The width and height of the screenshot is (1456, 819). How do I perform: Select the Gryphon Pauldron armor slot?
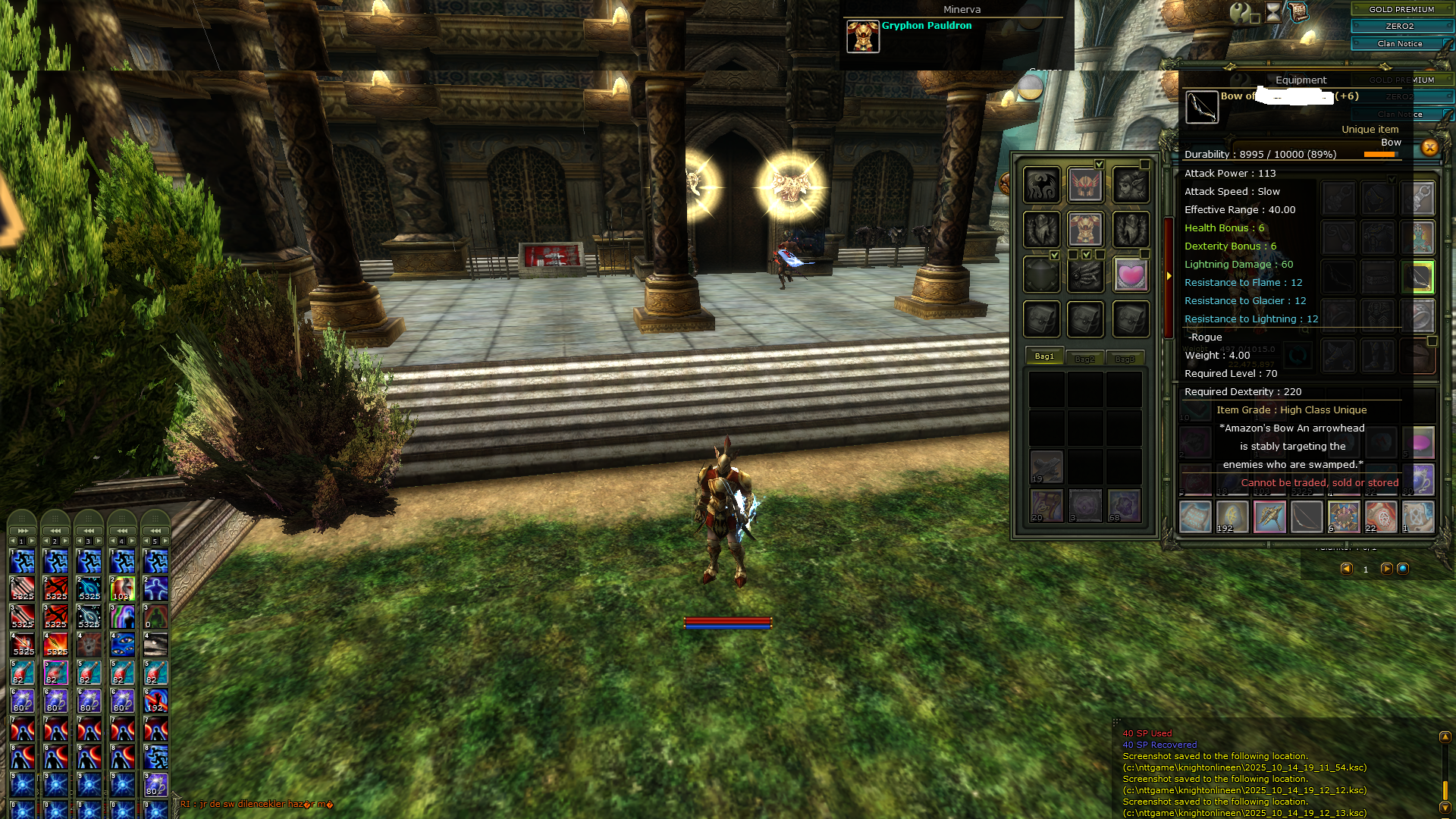(x=1085, y=229)
